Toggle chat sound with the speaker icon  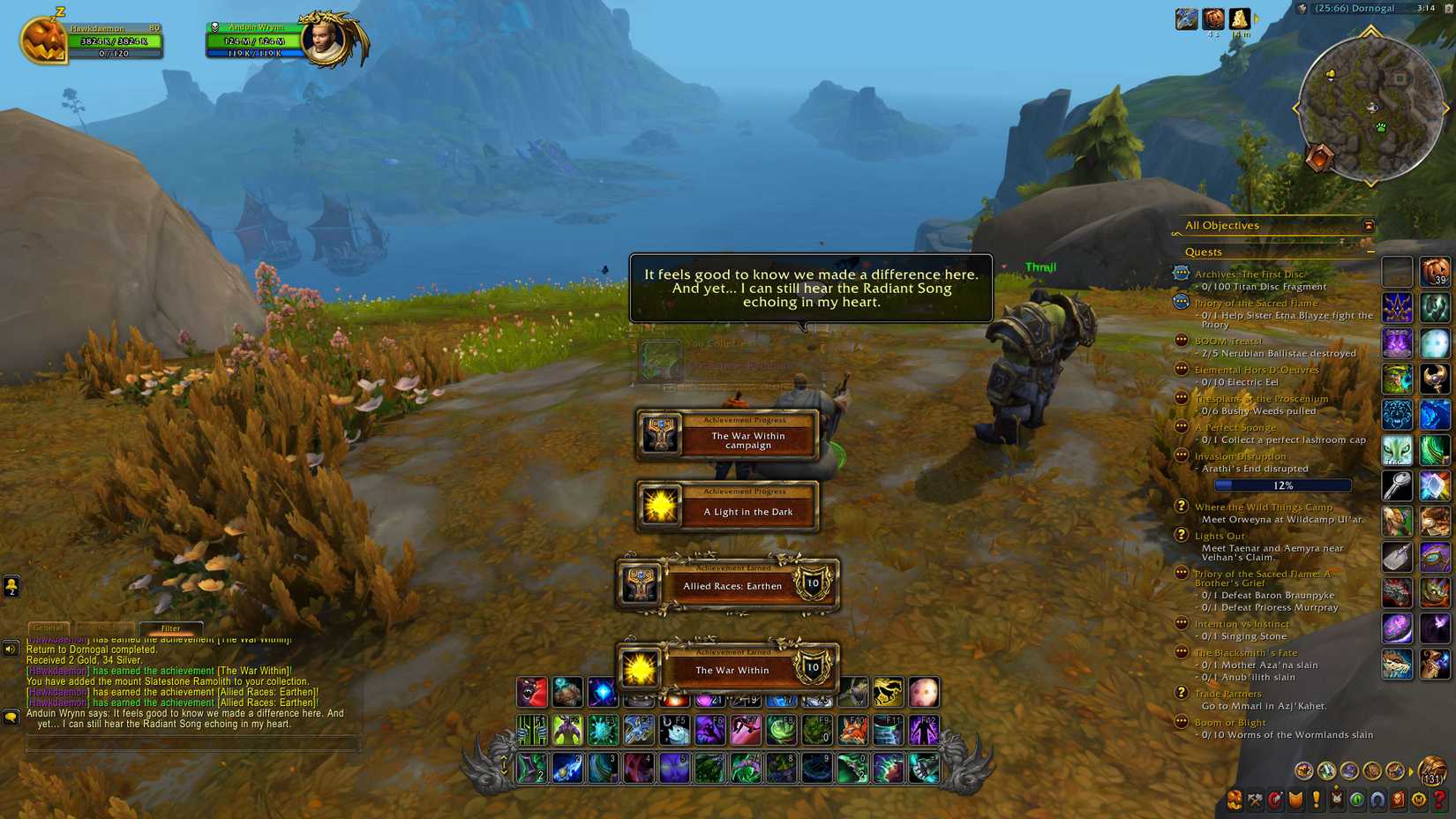[11, 649]
